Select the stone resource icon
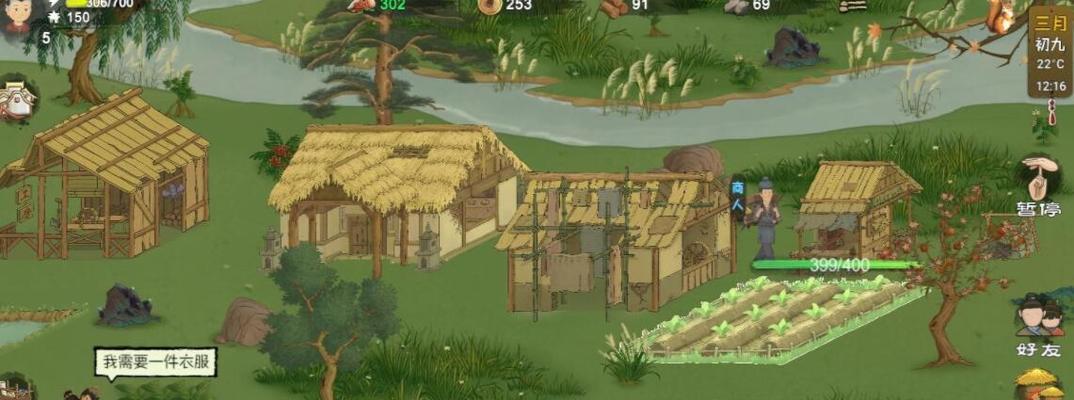Viewport: 1074px width, 400px height. 736,6
